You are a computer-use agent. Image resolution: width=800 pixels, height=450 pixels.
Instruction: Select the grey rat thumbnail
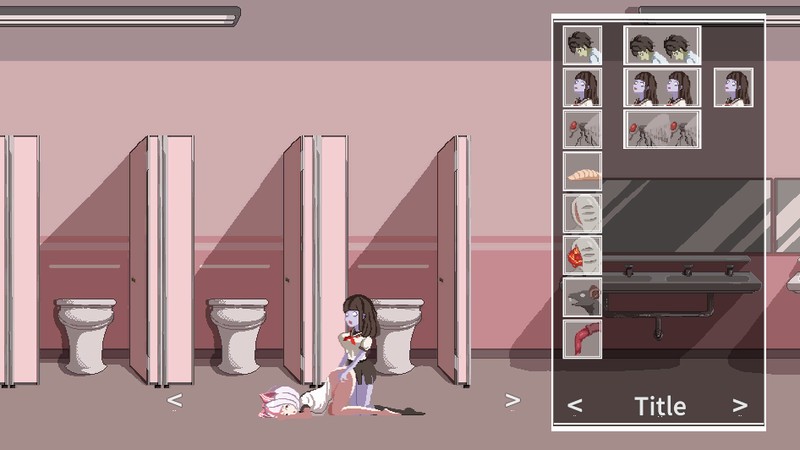(582, 297)
